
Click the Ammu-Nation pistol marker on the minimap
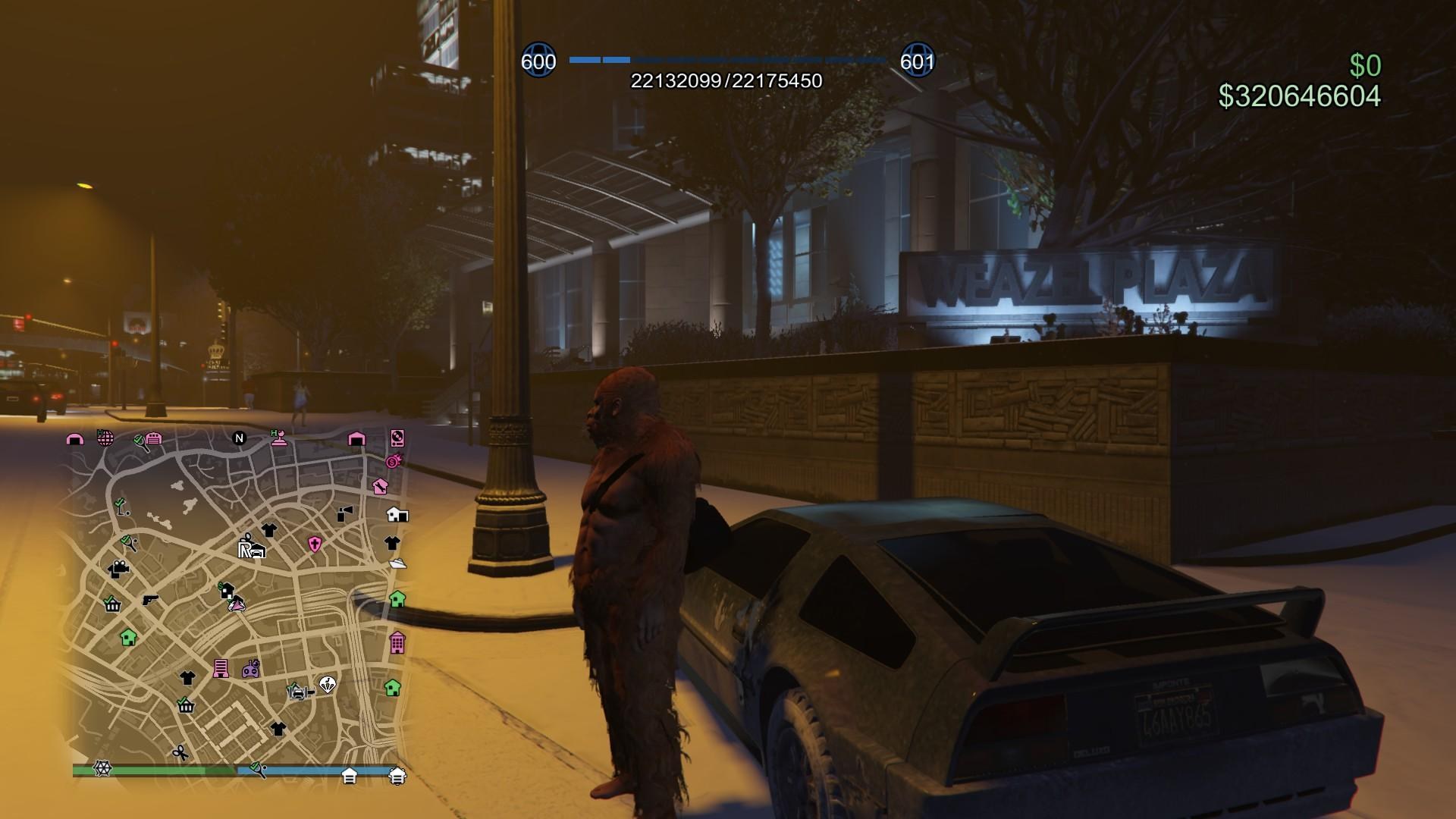click(x=150, y=600)
